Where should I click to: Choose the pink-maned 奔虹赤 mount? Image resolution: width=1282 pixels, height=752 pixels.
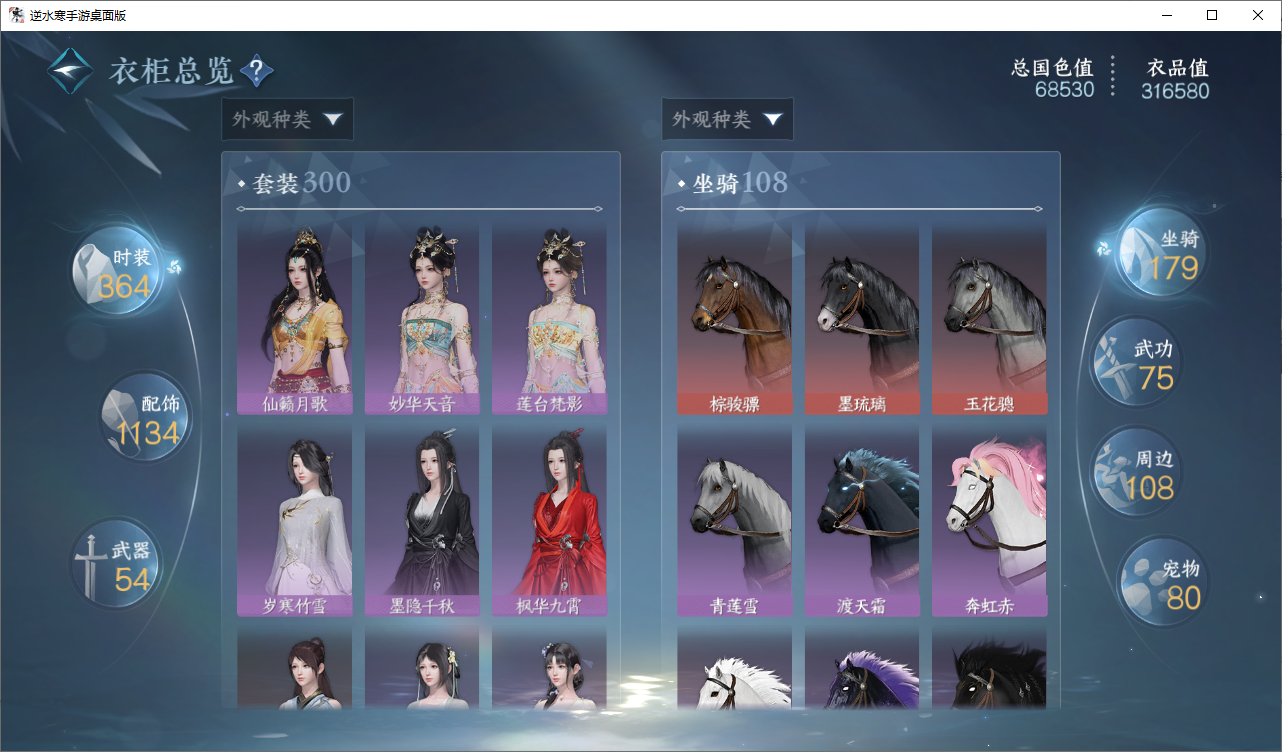[989, 520]
